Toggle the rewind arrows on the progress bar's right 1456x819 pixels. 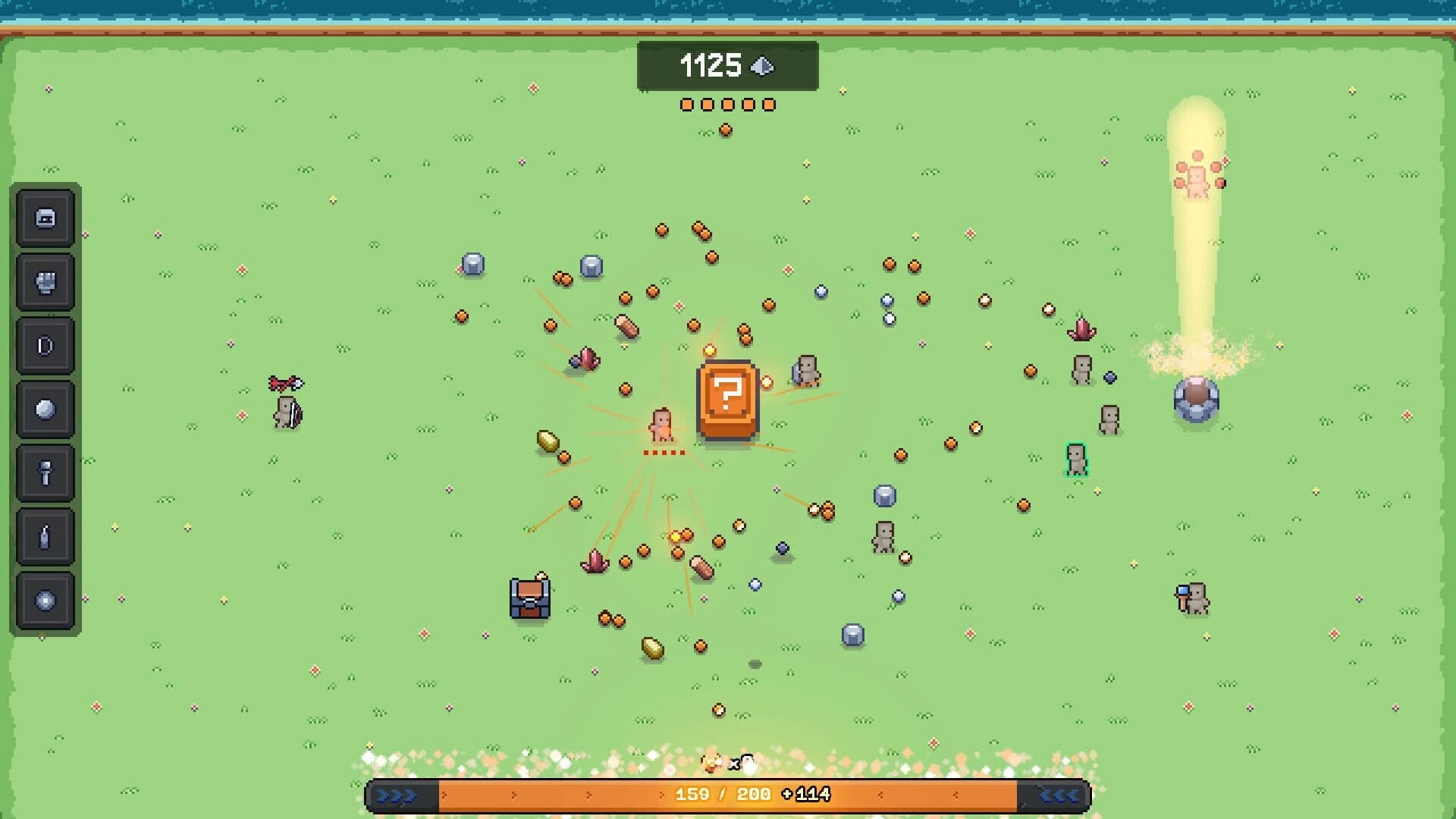[x=1059, y=797]
